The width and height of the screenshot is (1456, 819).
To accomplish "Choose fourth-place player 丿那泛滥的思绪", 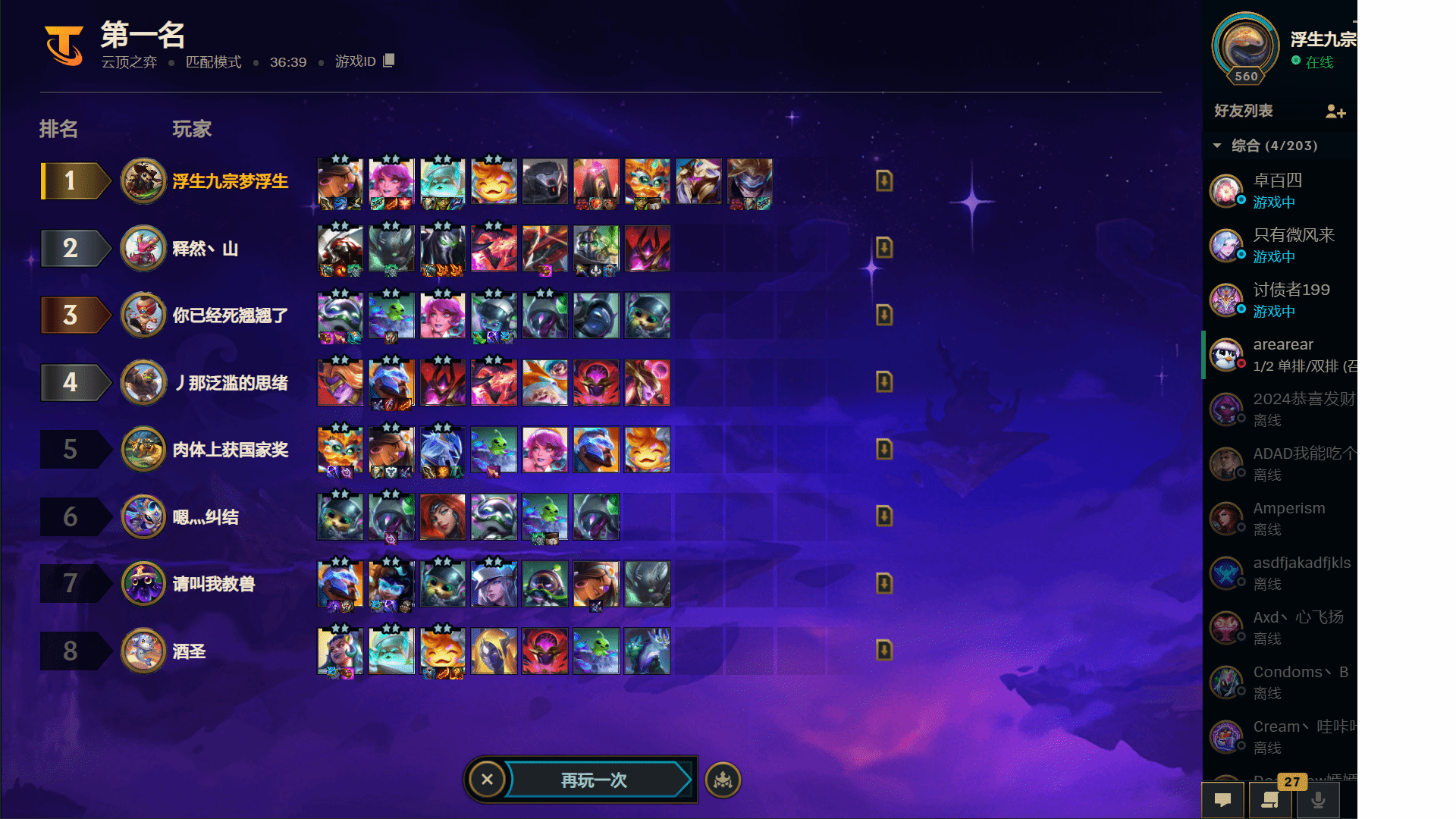I will click(231, 383).
